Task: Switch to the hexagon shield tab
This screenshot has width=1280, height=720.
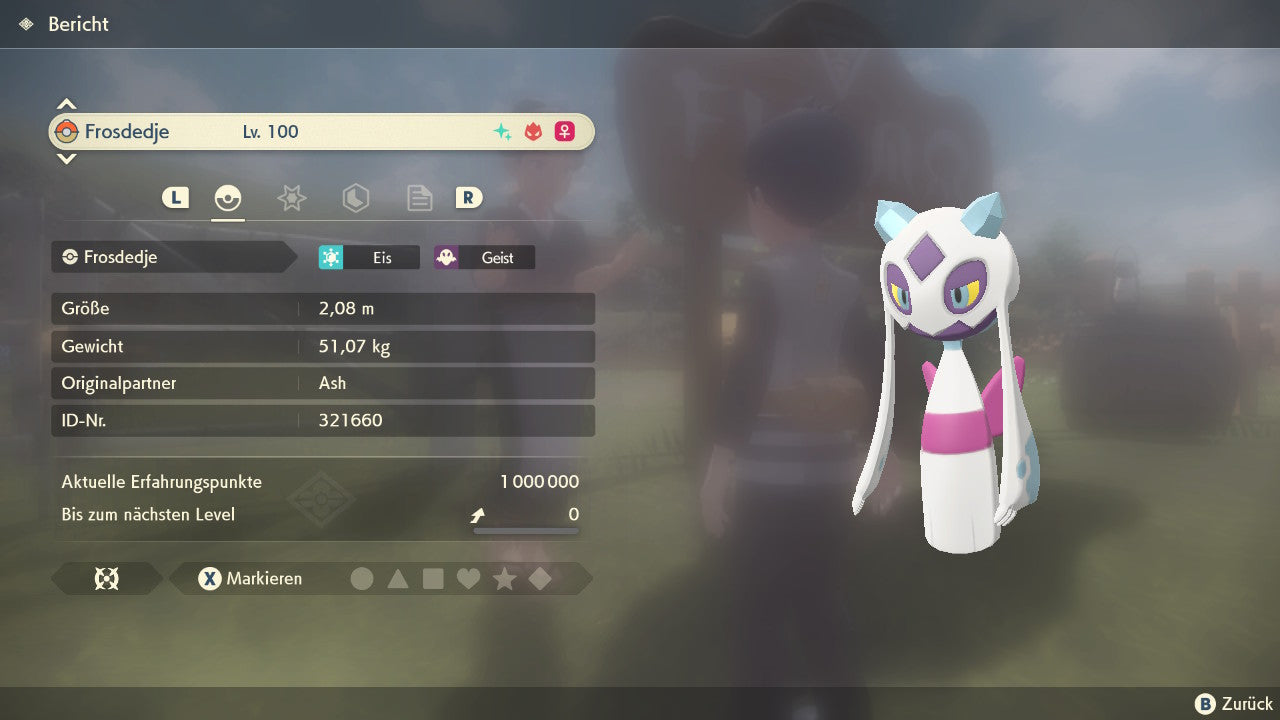Action: (355, 198)
